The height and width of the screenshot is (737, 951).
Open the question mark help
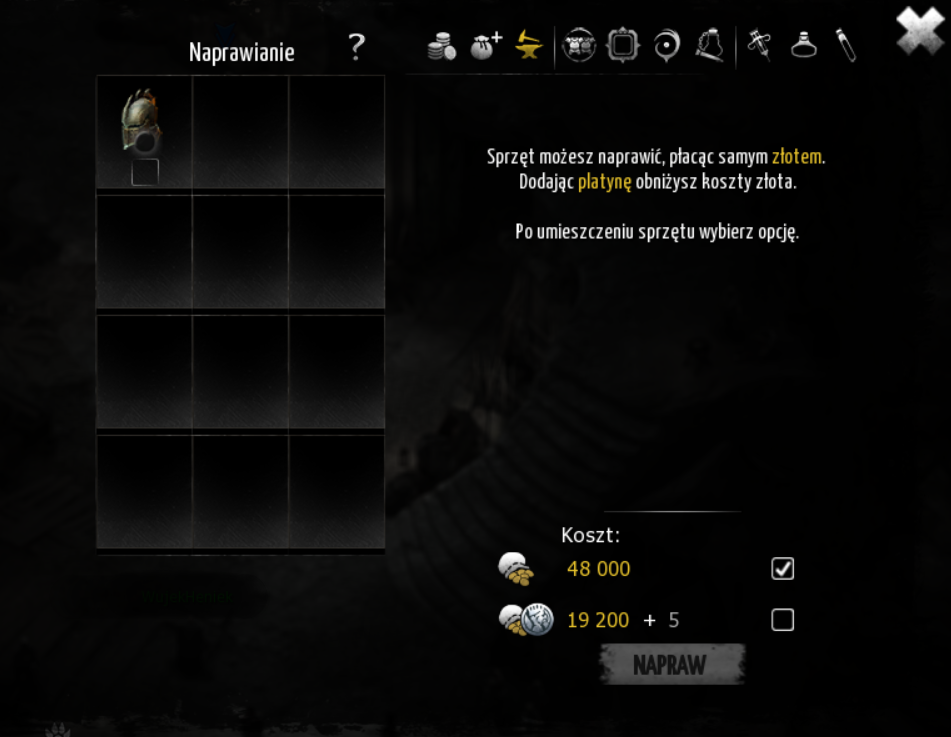pos(356,47)
